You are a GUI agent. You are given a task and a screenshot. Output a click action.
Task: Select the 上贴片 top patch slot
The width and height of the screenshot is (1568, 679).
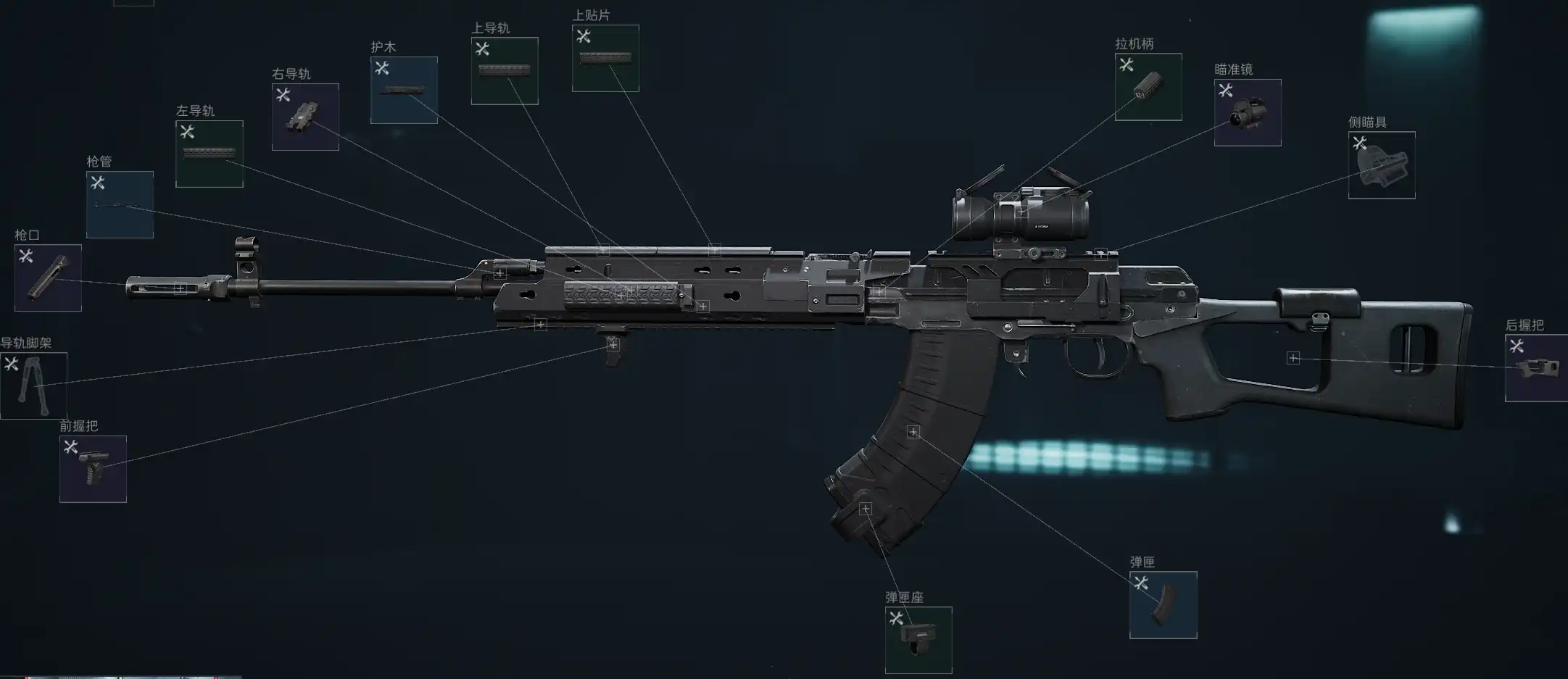click(605, 58)
